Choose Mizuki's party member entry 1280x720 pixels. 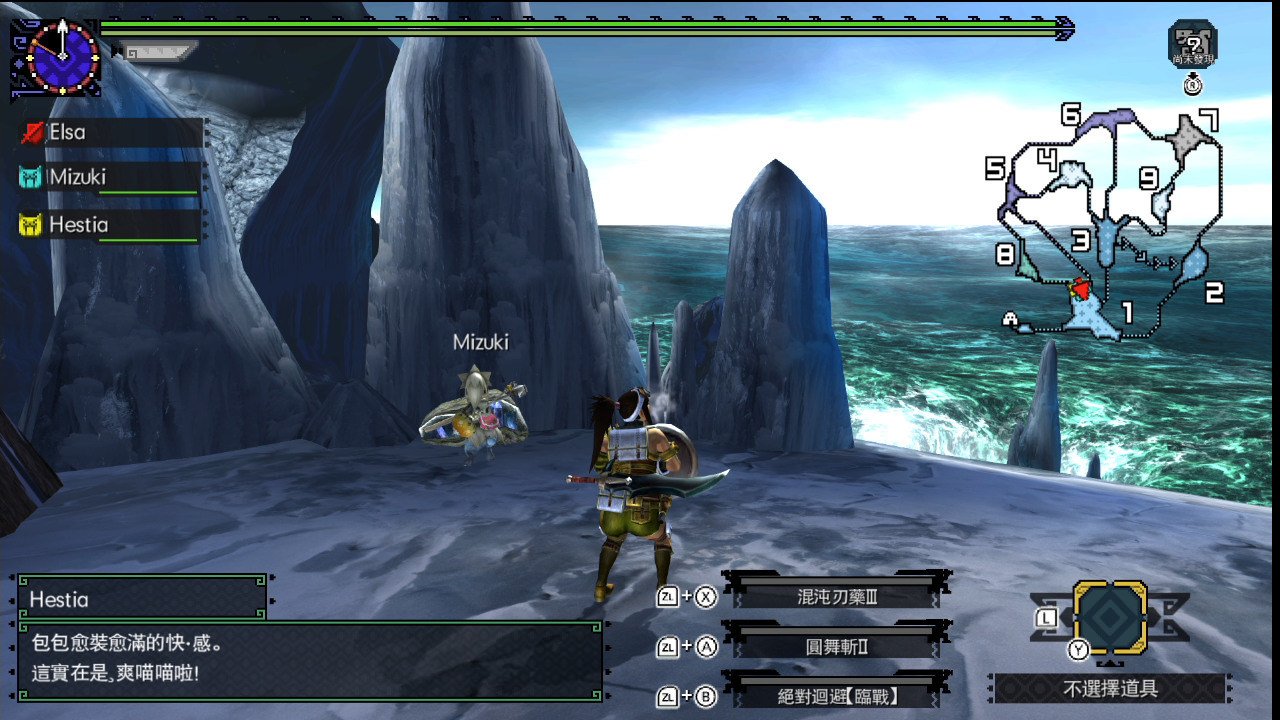[x=110, y=178]
